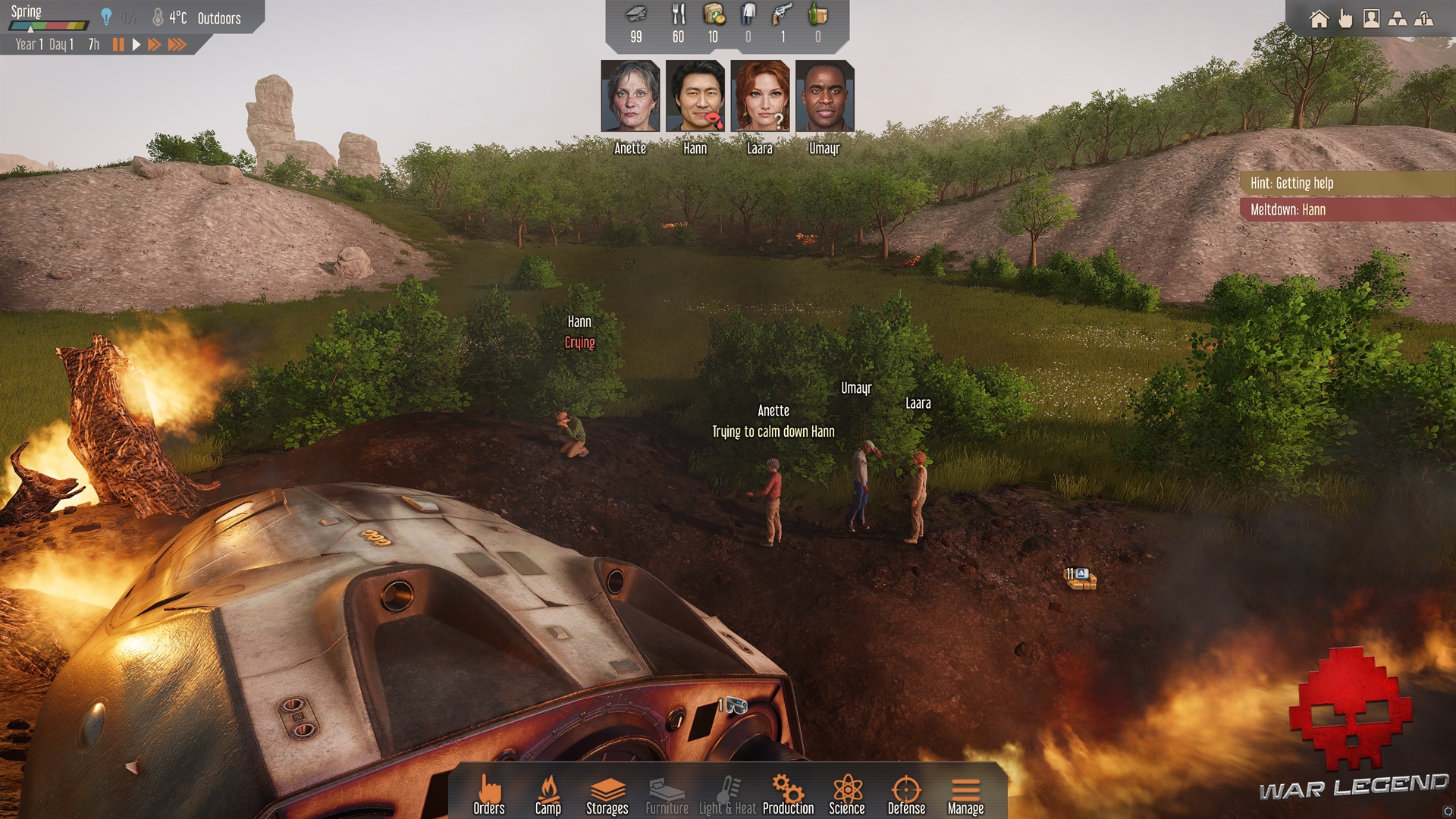Select Umayr's portrait
The image size is (1456, 819).
pos(824,96)
